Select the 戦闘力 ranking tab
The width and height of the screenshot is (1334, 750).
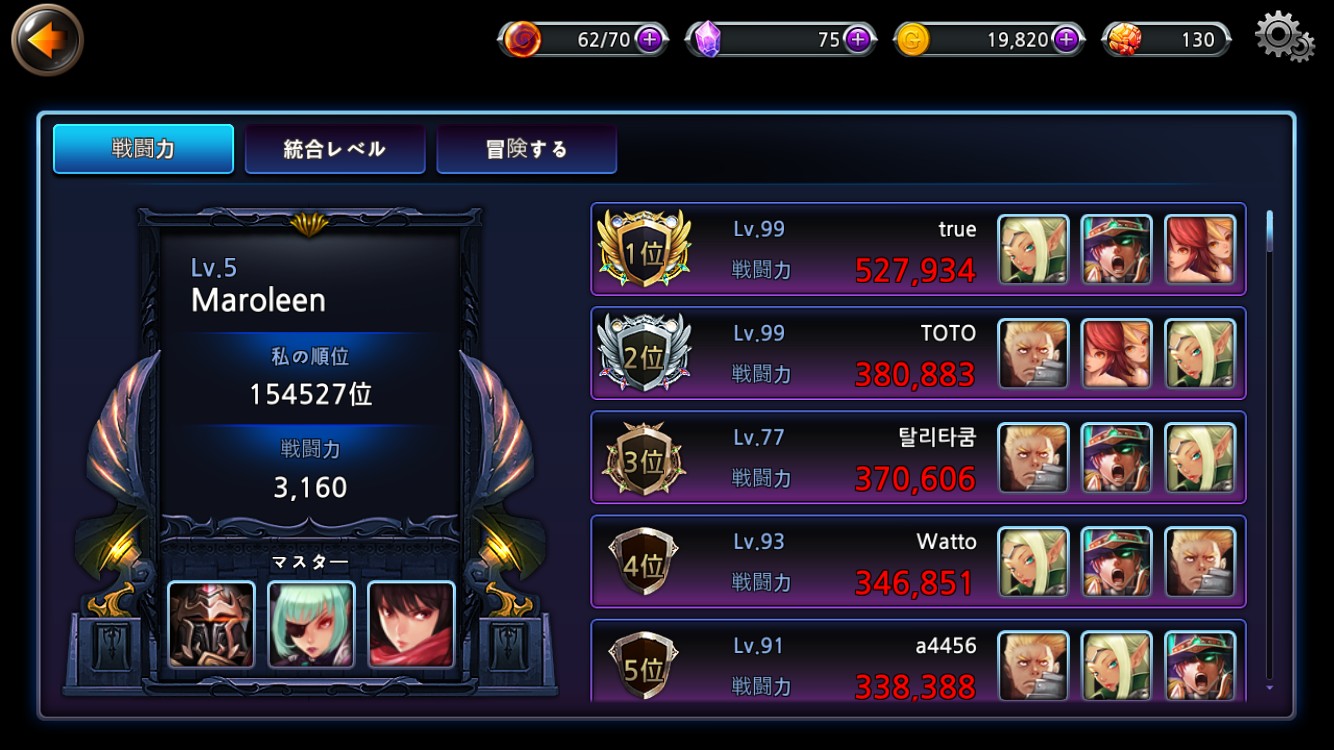click(143, 149)
